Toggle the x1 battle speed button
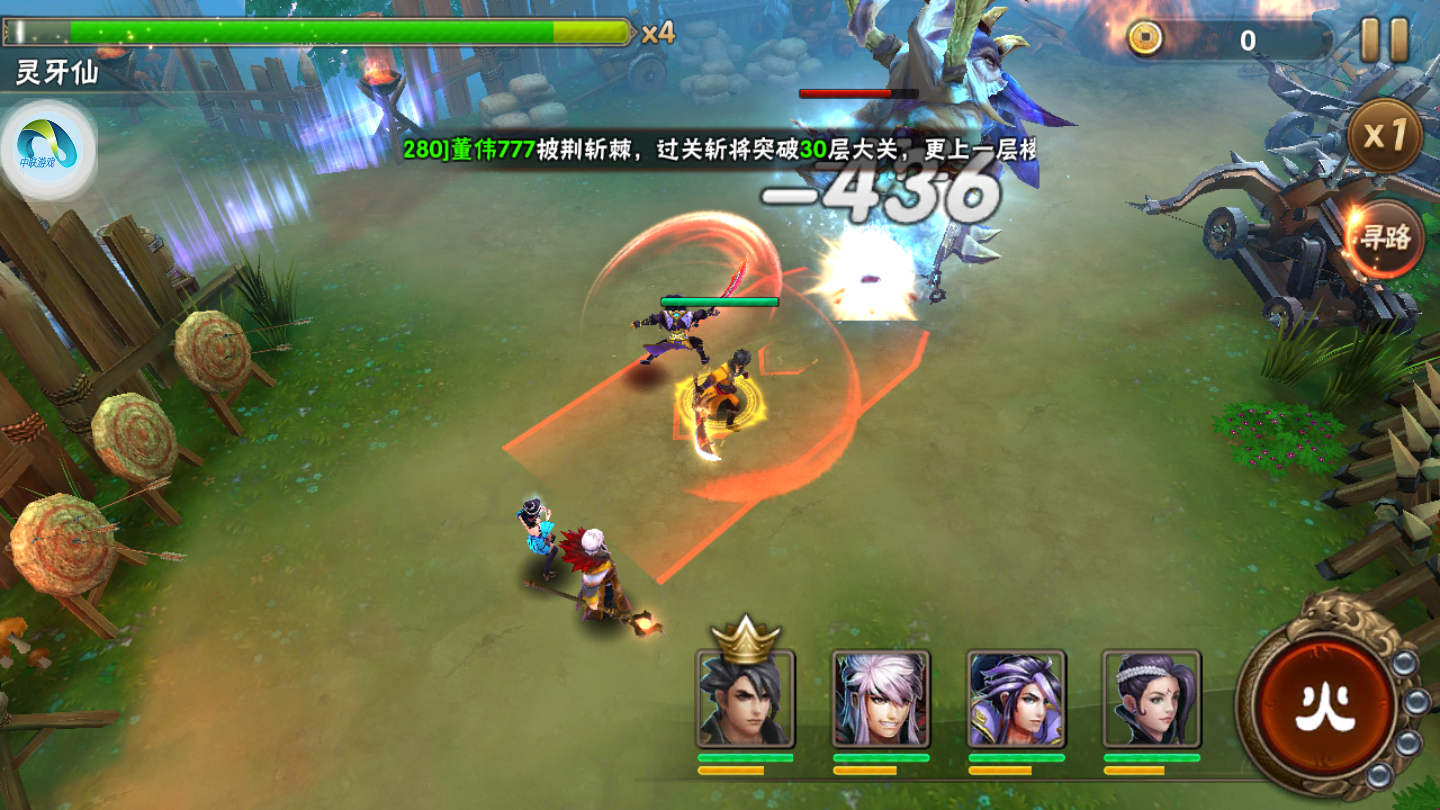Screen dimensions: 1440x810 (1384, 136)
